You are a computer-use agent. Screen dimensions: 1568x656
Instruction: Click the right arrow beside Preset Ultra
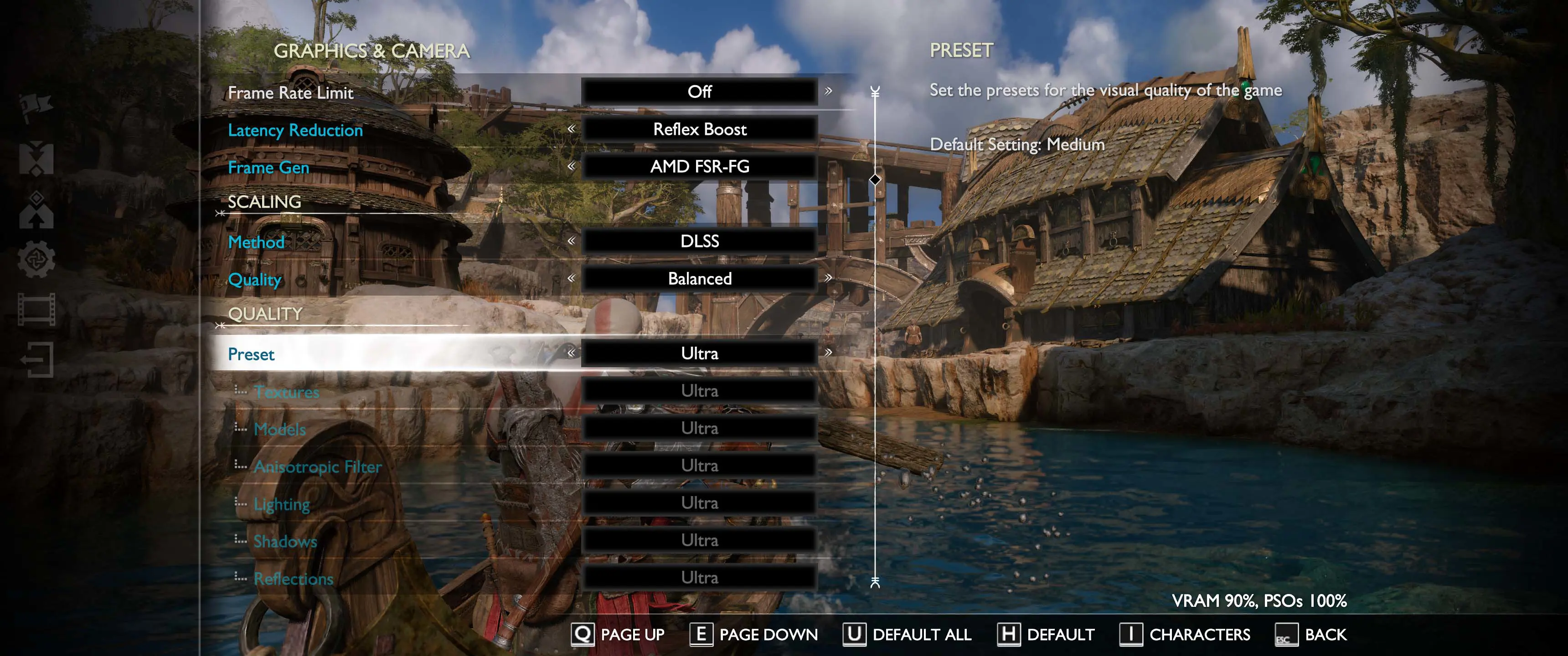[829, 353]
